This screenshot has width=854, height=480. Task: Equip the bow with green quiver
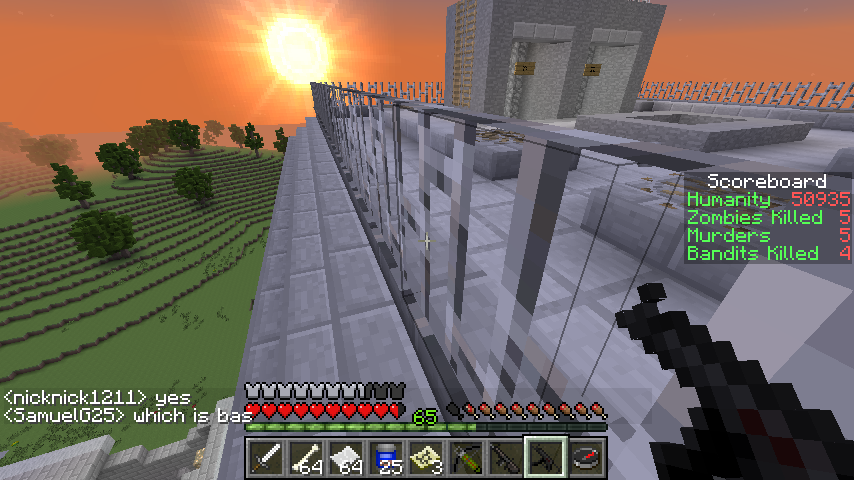[466, 458]
